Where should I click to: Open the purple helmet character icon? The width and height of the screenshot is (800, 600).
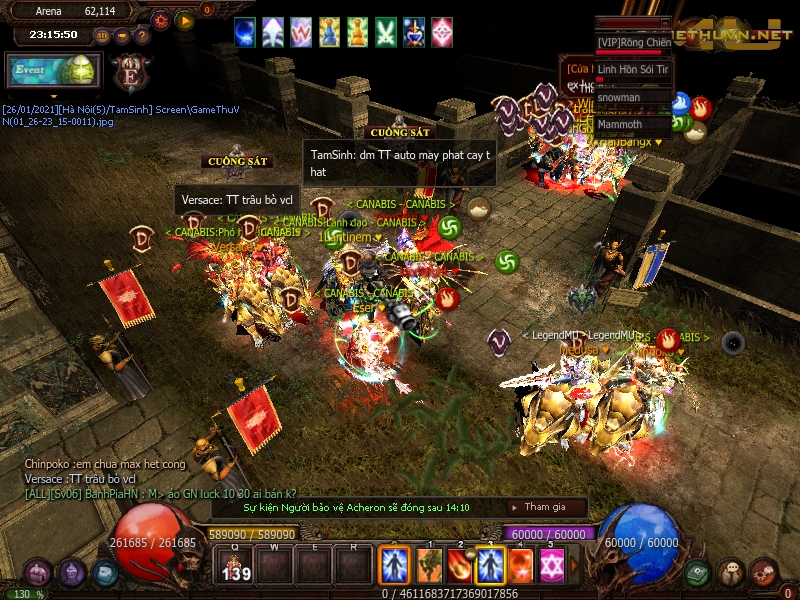click(72, 573)
